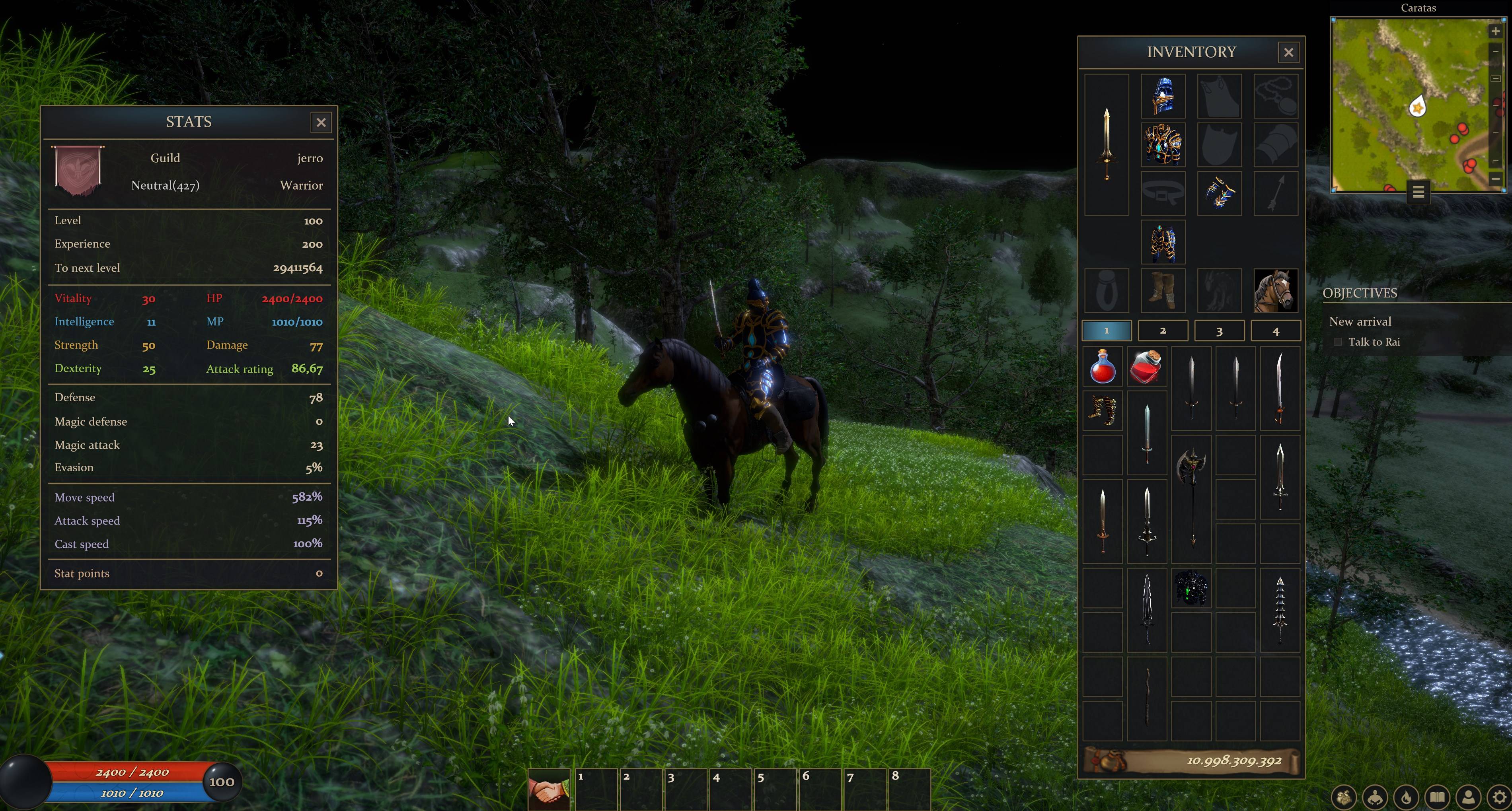Adjust the minimap zoom slider
The height and width of the screenshot is (811, 1512).
point(1496,79)
